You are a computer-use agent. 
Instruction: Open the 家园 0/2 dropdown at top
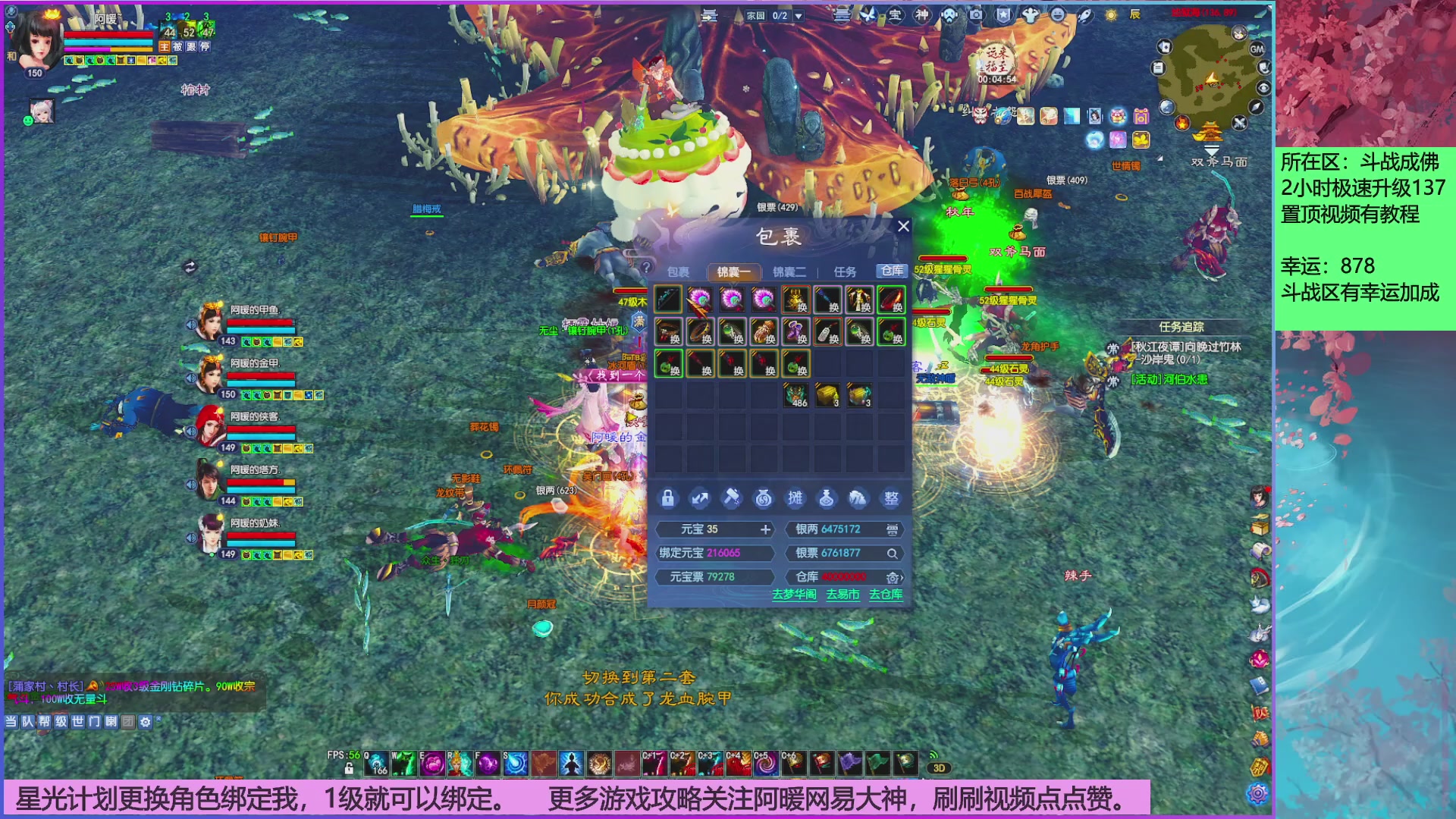click(799, 15)
